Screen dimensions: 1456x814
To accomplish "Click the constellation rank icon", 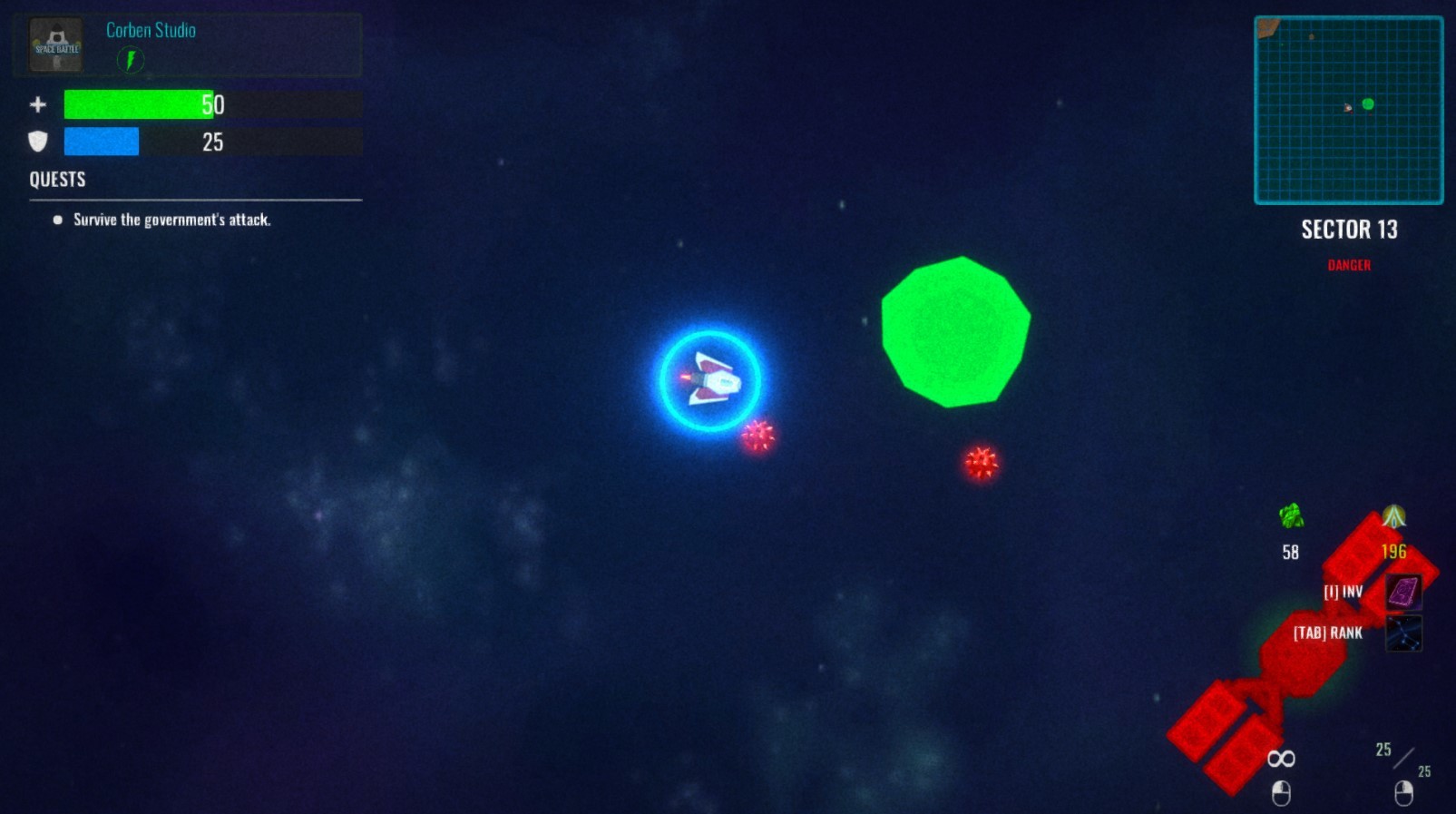I will pos(1404,633).
